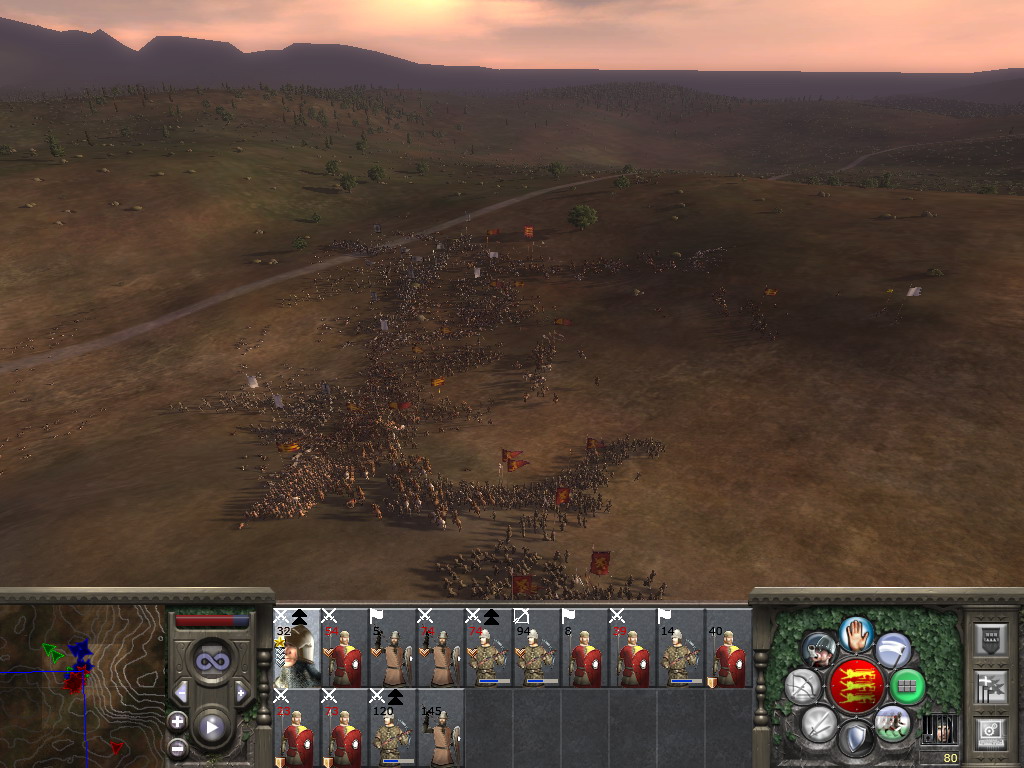Screen dimensions: 1024x768
Task: Pick the red shield unit card with 40 men
Action: [x=729, y=648]
